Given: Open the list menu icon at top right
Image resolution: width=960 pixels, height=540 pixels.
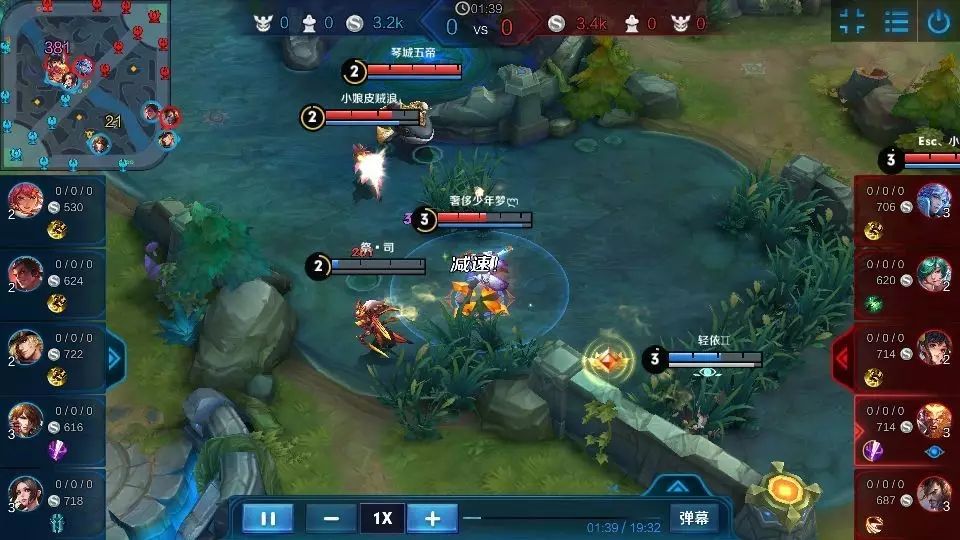Looking at the screenshot, I should (897, 22).
